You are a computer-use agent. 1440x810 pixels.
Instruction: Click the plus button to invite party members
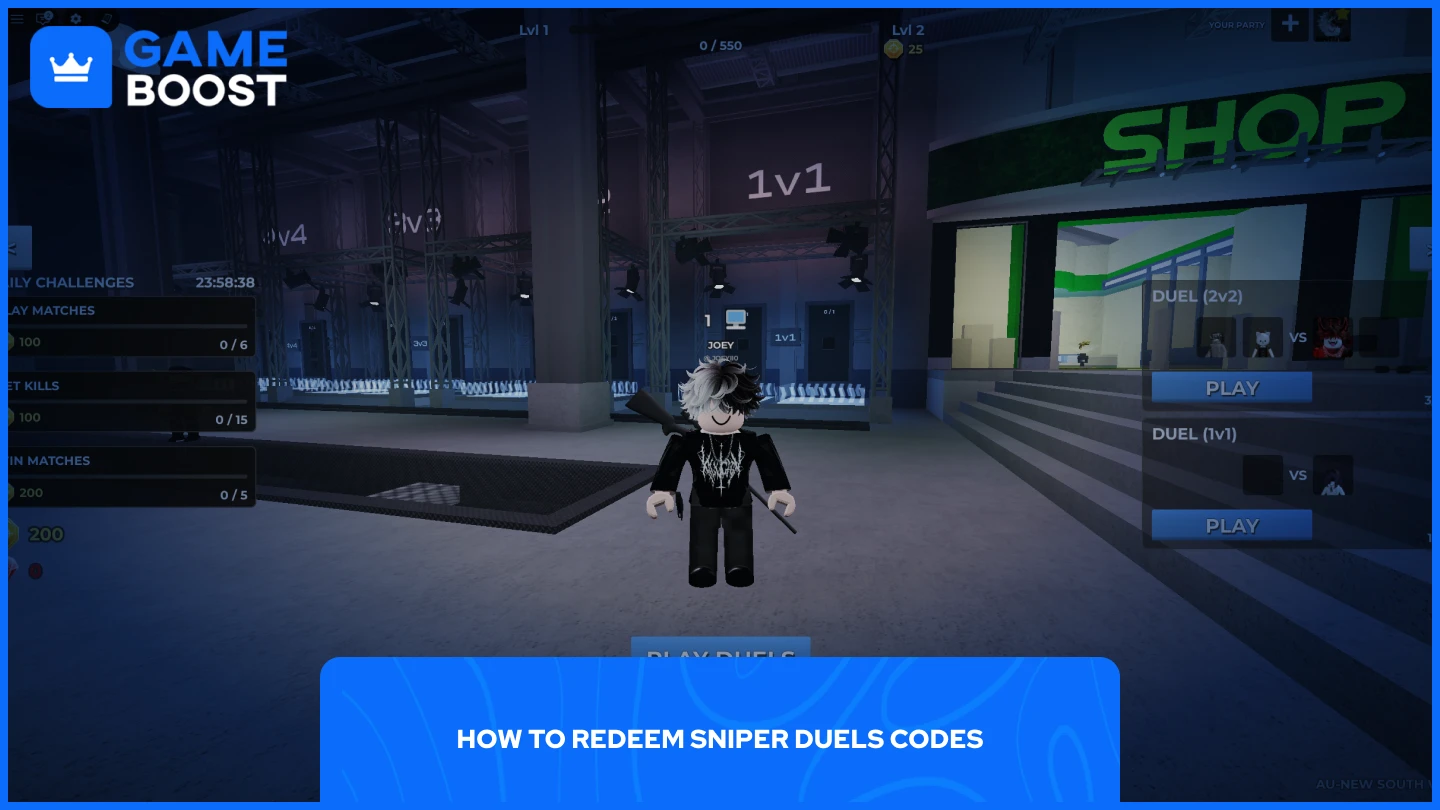(1290, 24)
